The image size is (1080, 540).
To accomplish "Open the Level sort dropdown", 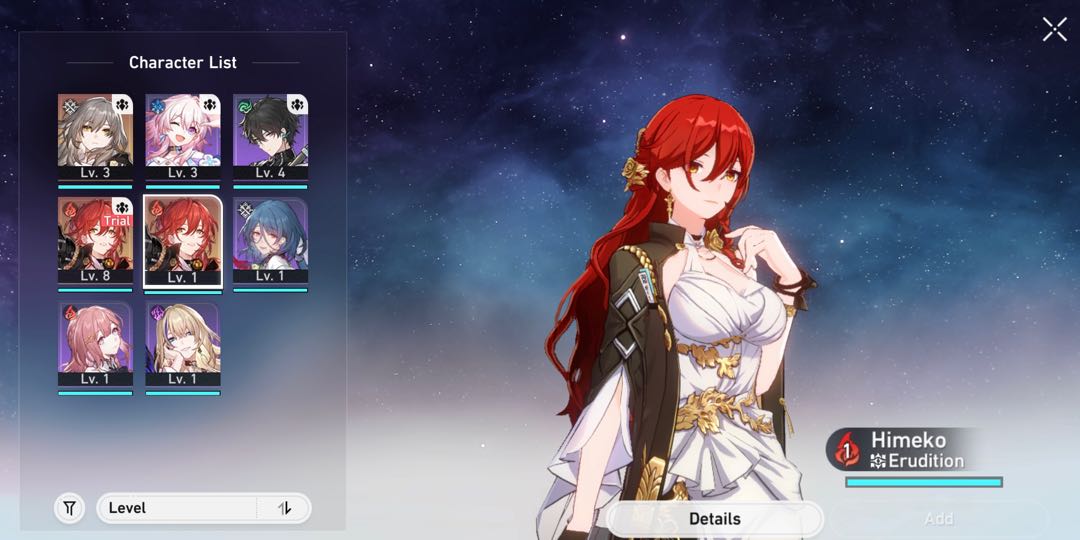I will tap(178, 508).
